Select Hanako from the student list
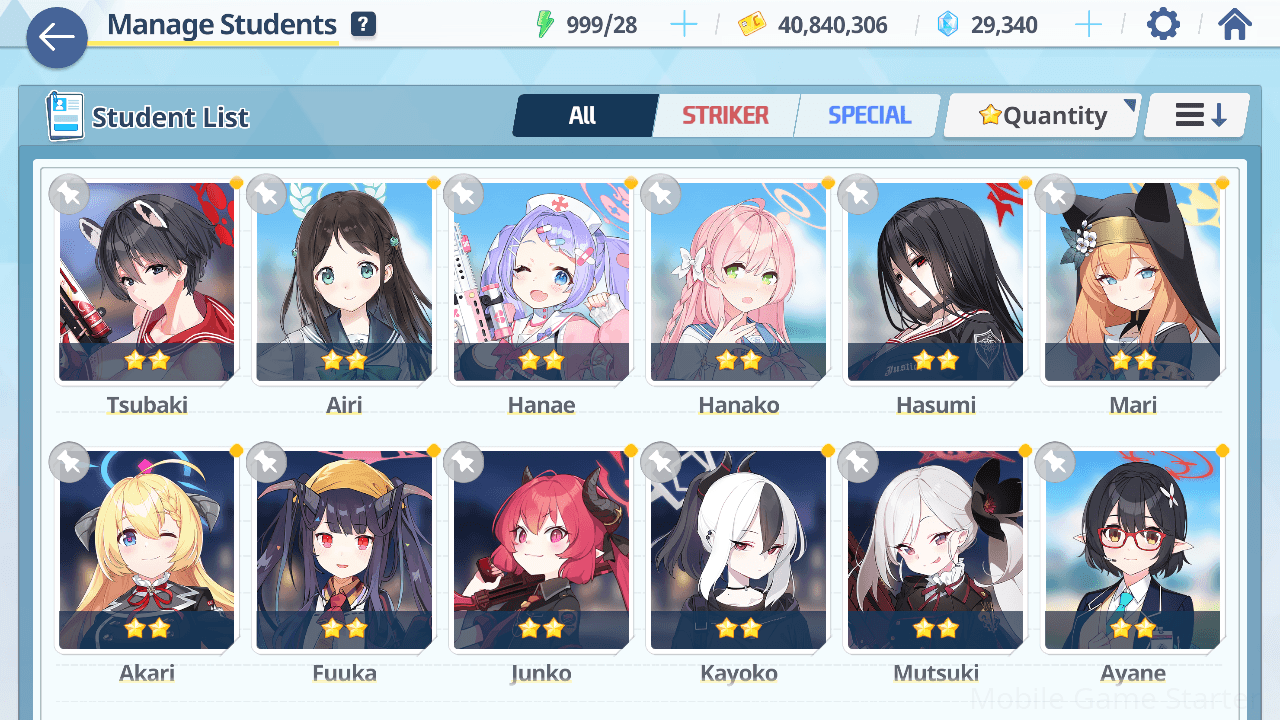 tap(738, 282)
